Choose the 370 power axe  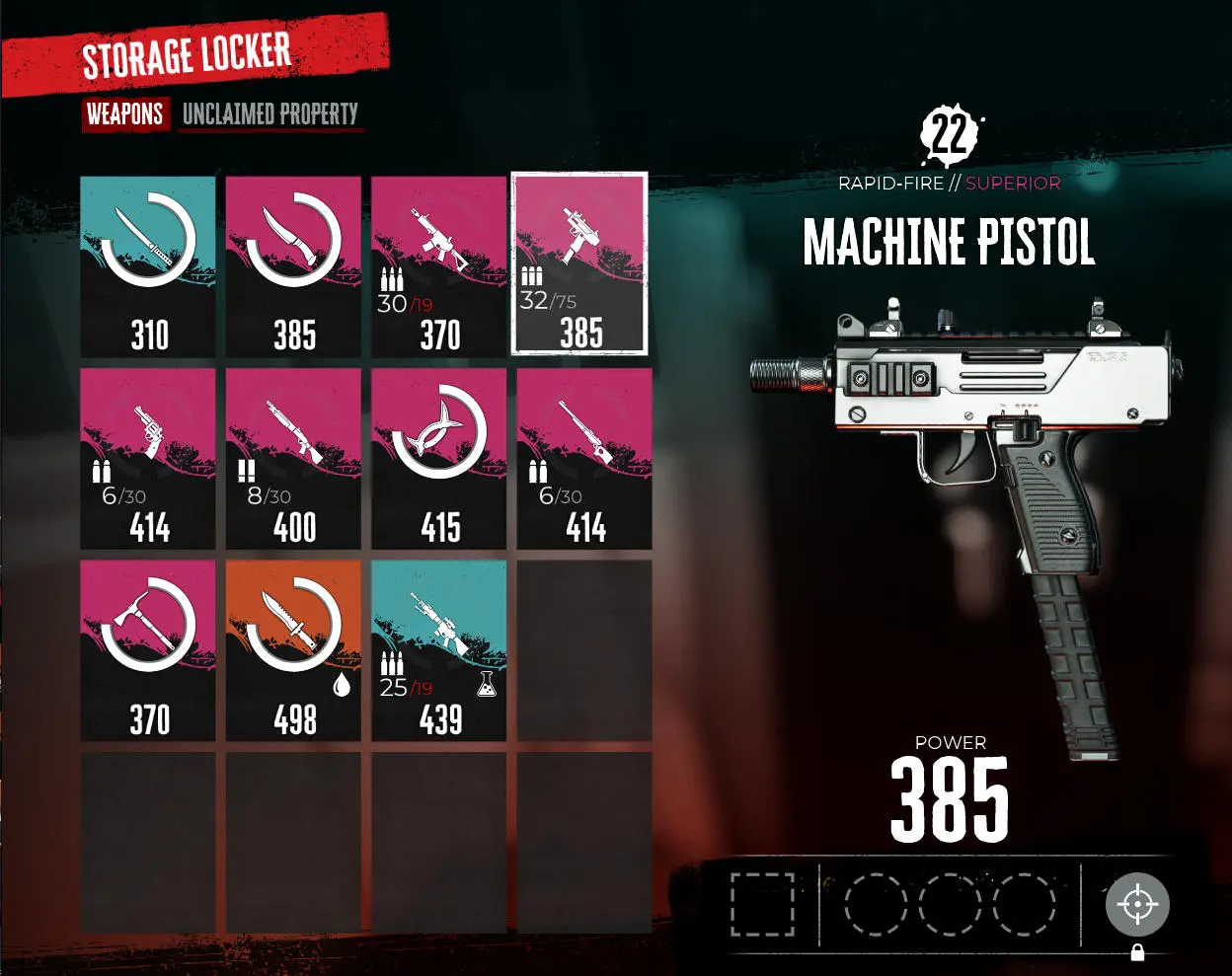(x=148, y=650)
